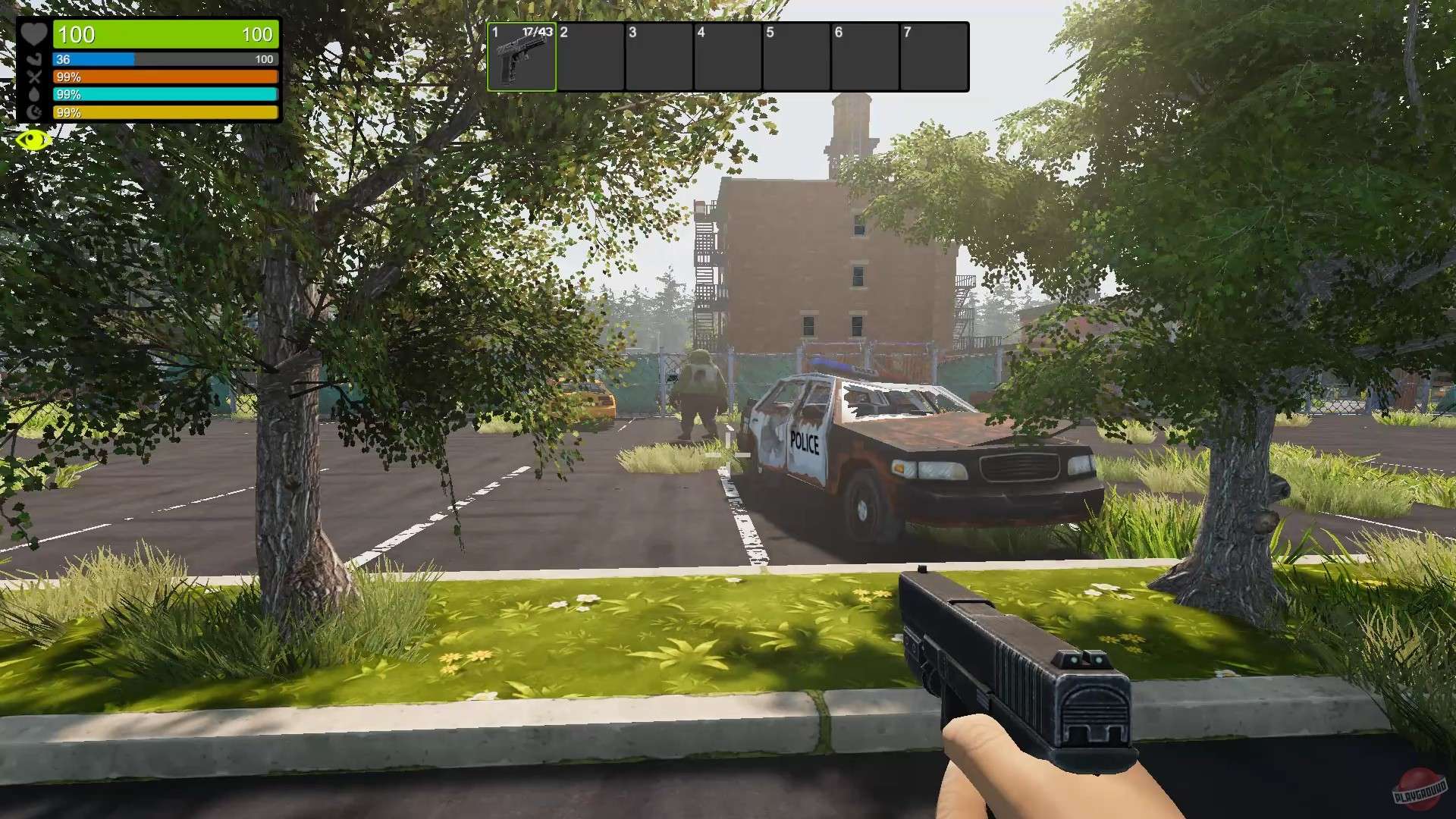Image resolution: width=1456 pixels, height=819 pixels.
Task: Select the pistol in hotbar slot 1
Action: 522,57
